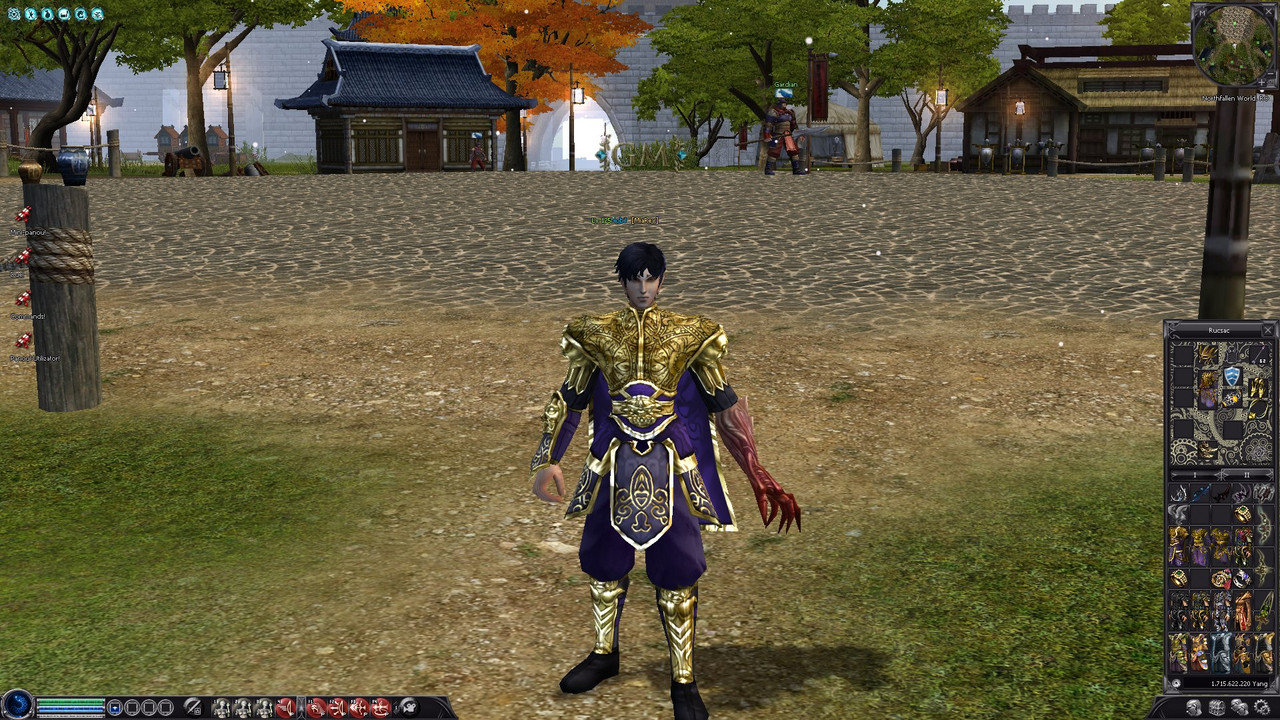Viewport: 1280px width, 720px height.
Task: Click the emote monkey icon on the action bar
Action: coord(408,706)
